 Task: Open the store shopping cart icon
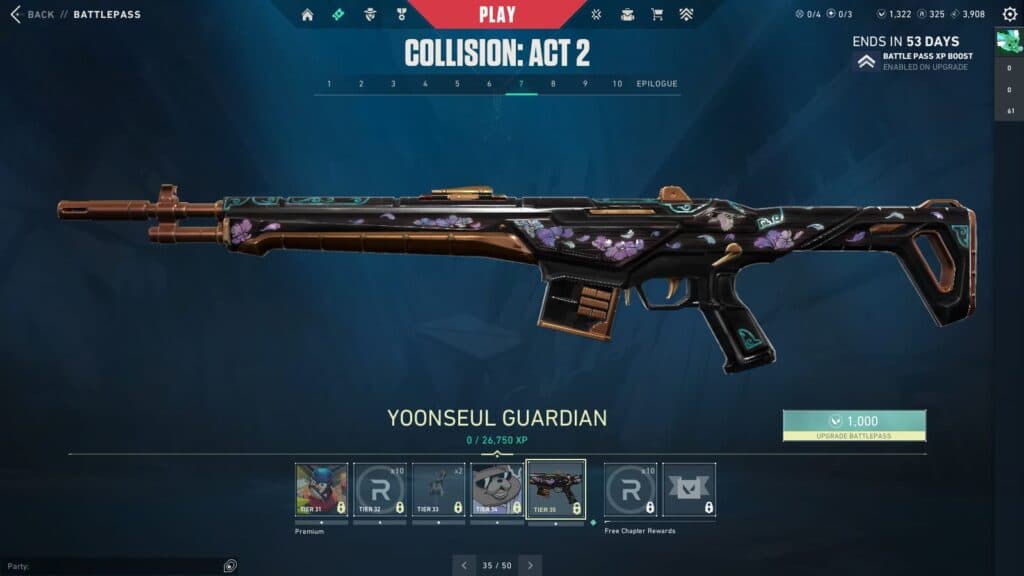pyautogui.click(x=657, y=15)
